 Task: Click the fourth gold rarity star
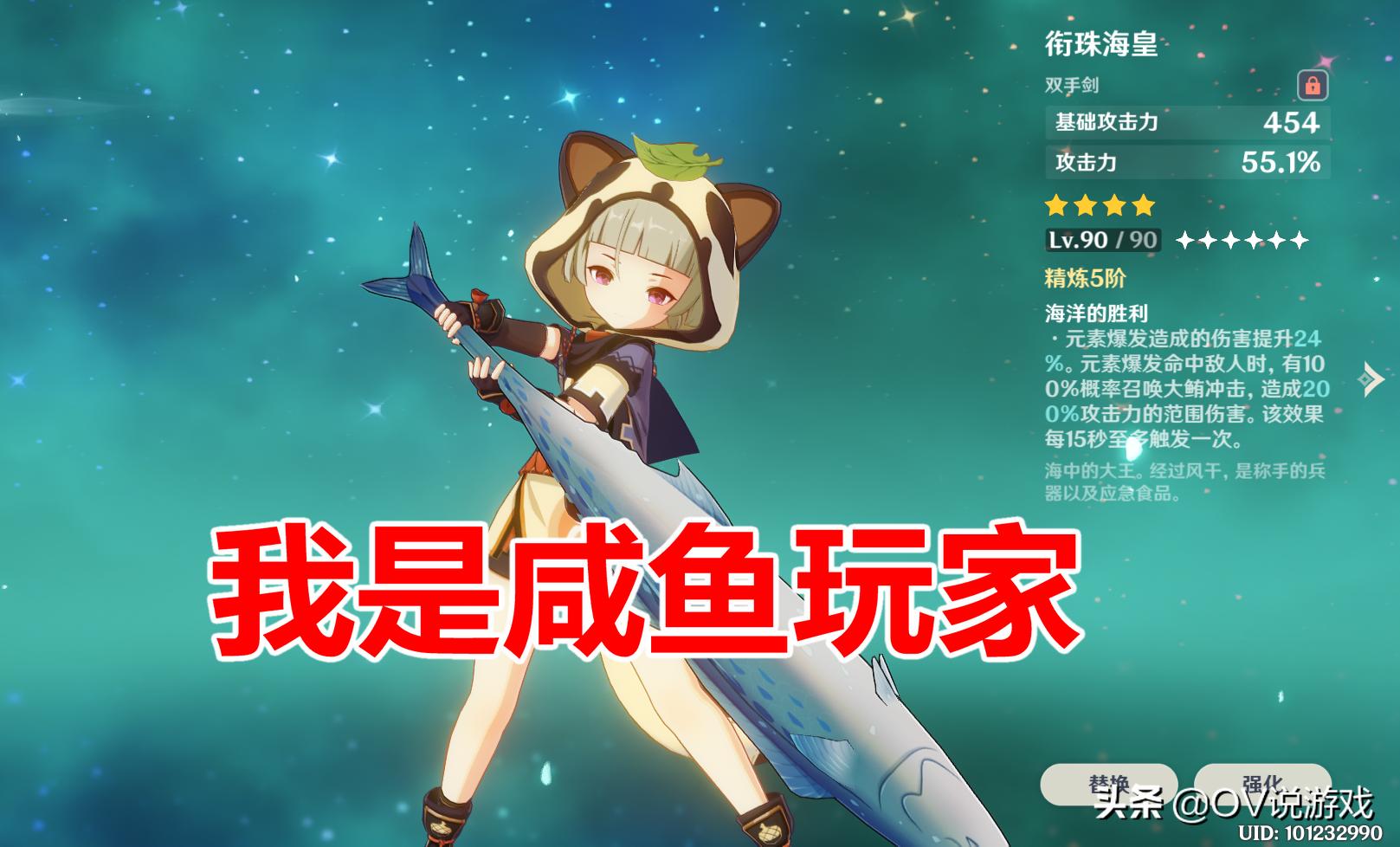pyautogui.click(x=1144, y=205)
